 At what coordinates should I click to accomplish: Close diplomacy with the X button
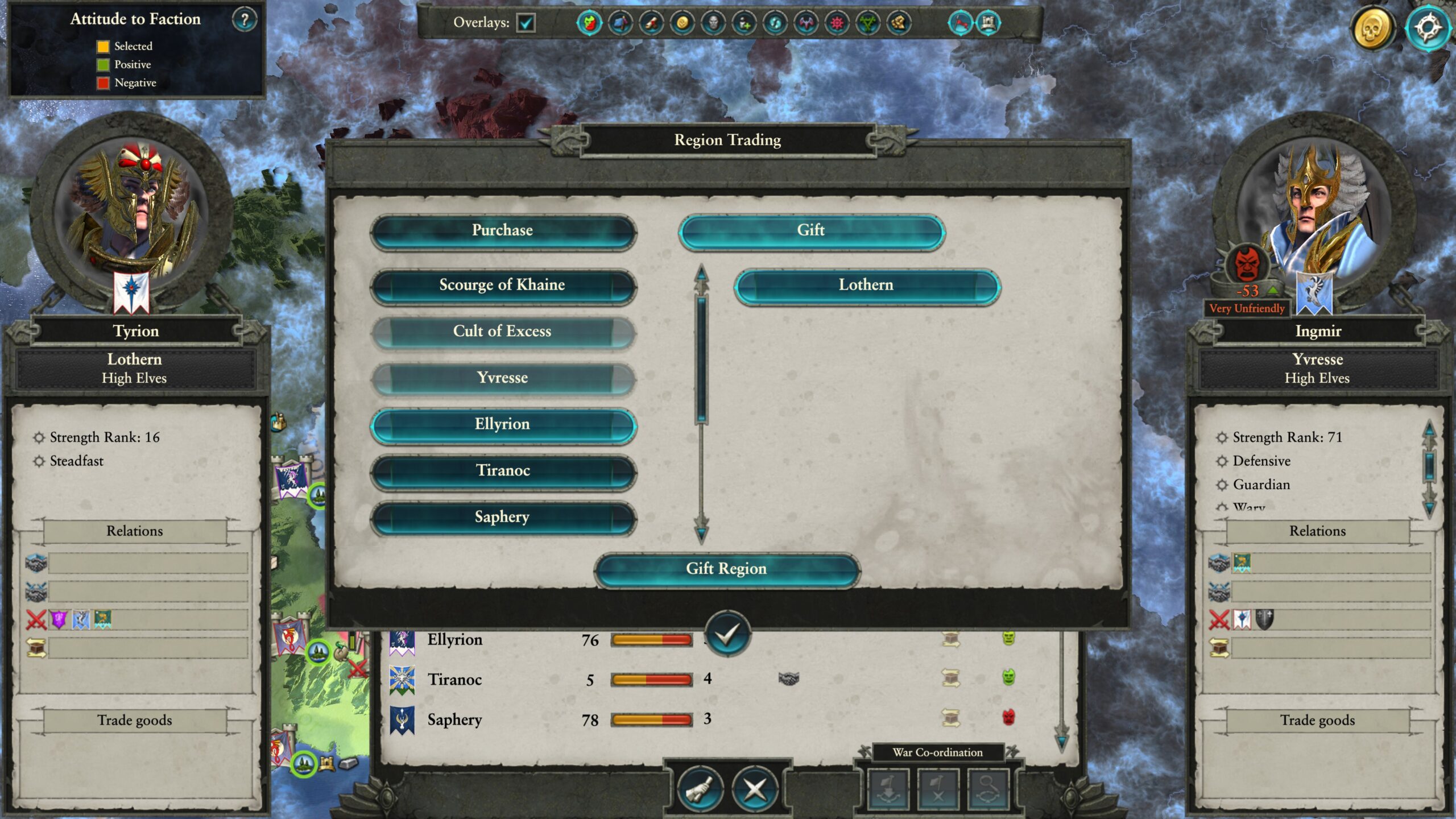click(755, 789)
